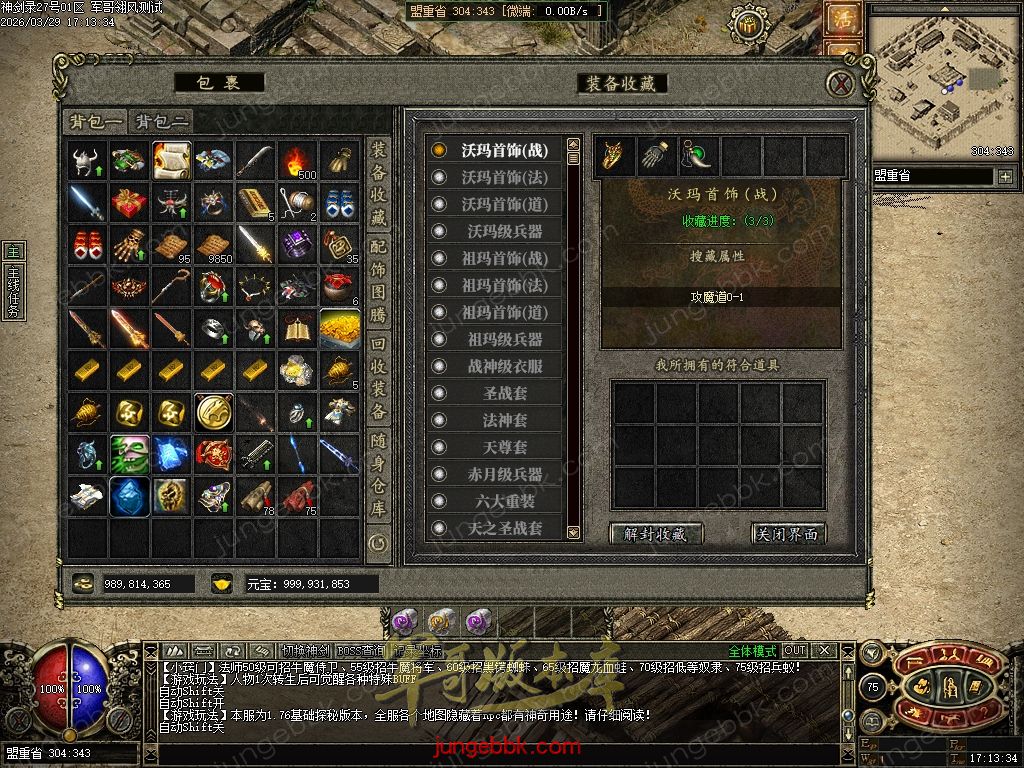Click the minimap in the corner
Image resolution: width=1024 pixels, height=768 pixels.
941,82
